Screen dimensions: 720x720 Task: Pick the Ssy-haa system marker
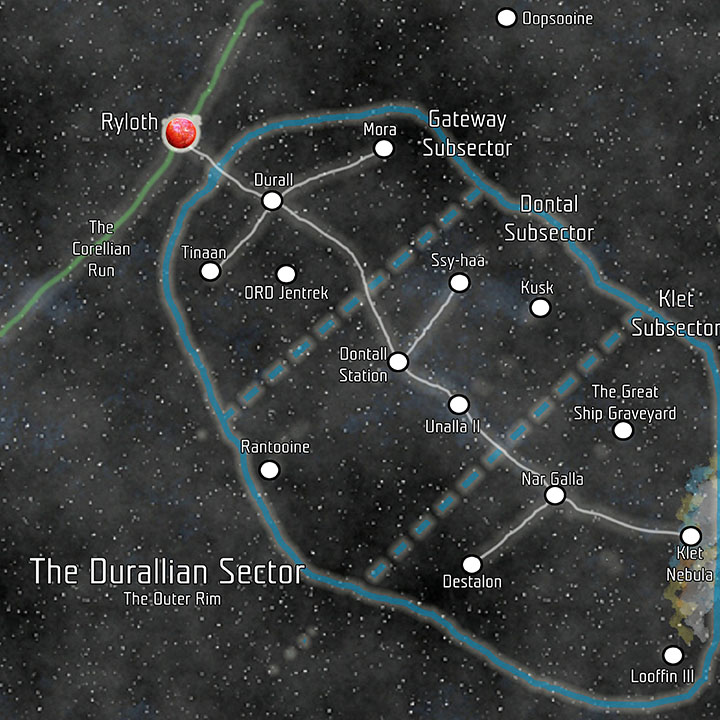click(x=459, y=283)
